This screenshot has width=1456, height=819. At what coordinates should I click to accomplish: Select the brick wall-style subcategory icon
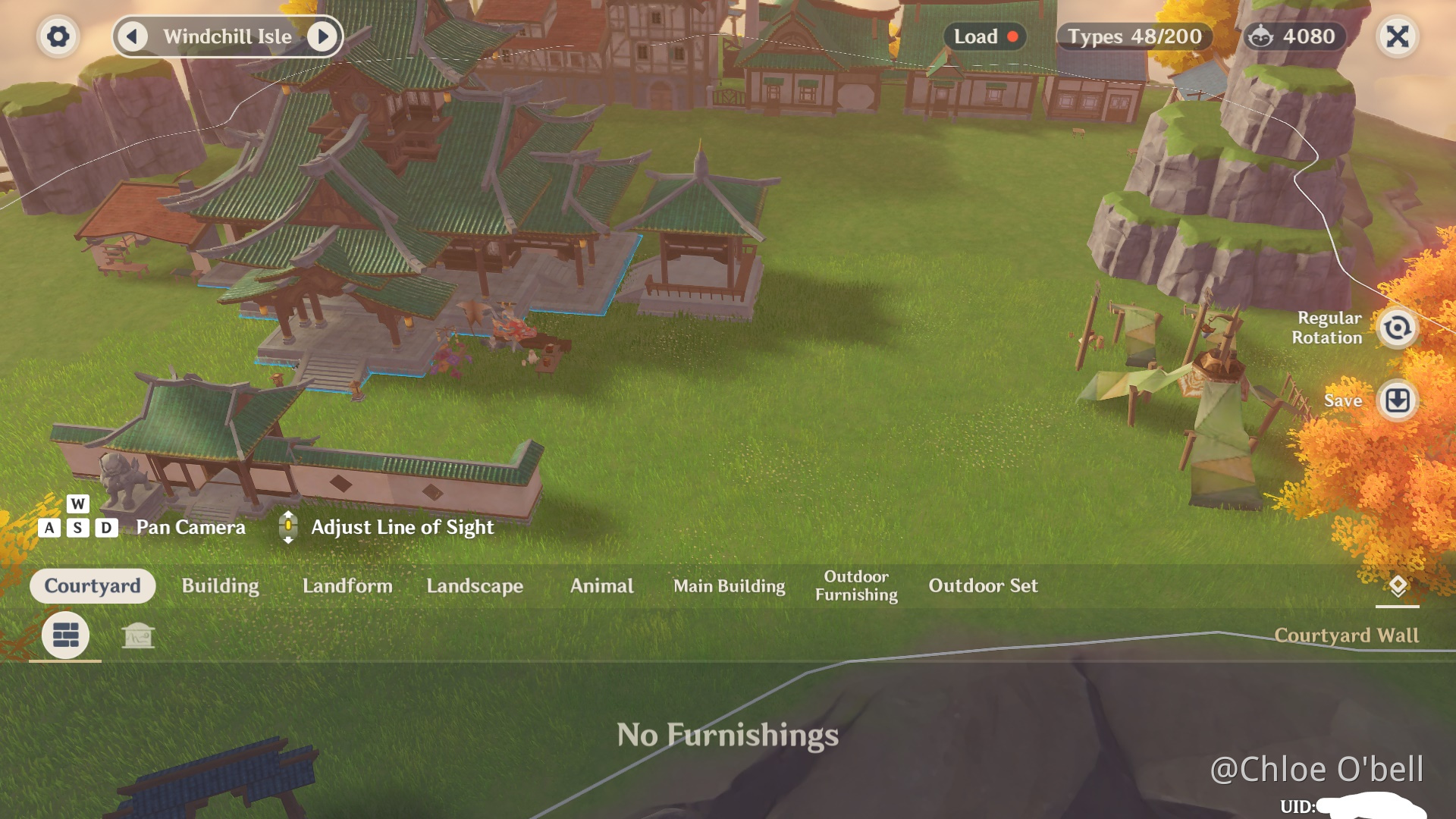coord(64,635)
